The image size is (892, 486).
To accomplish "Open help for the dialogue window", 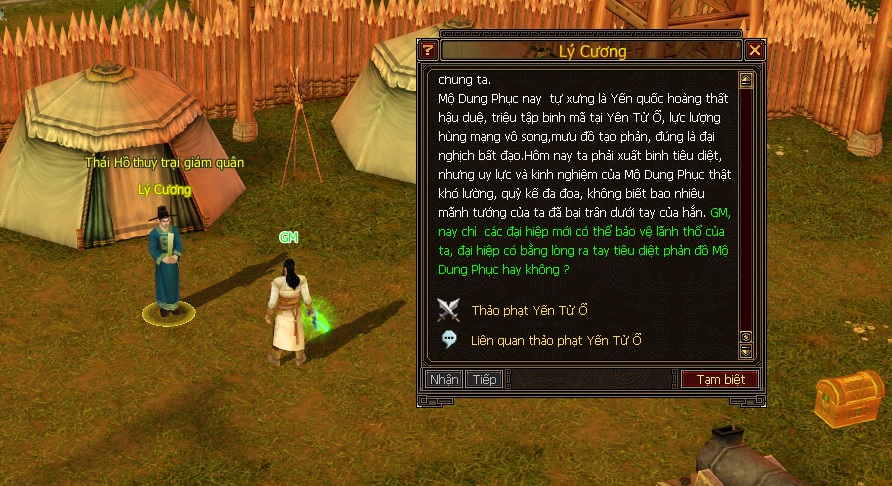I will coord(428,50).
